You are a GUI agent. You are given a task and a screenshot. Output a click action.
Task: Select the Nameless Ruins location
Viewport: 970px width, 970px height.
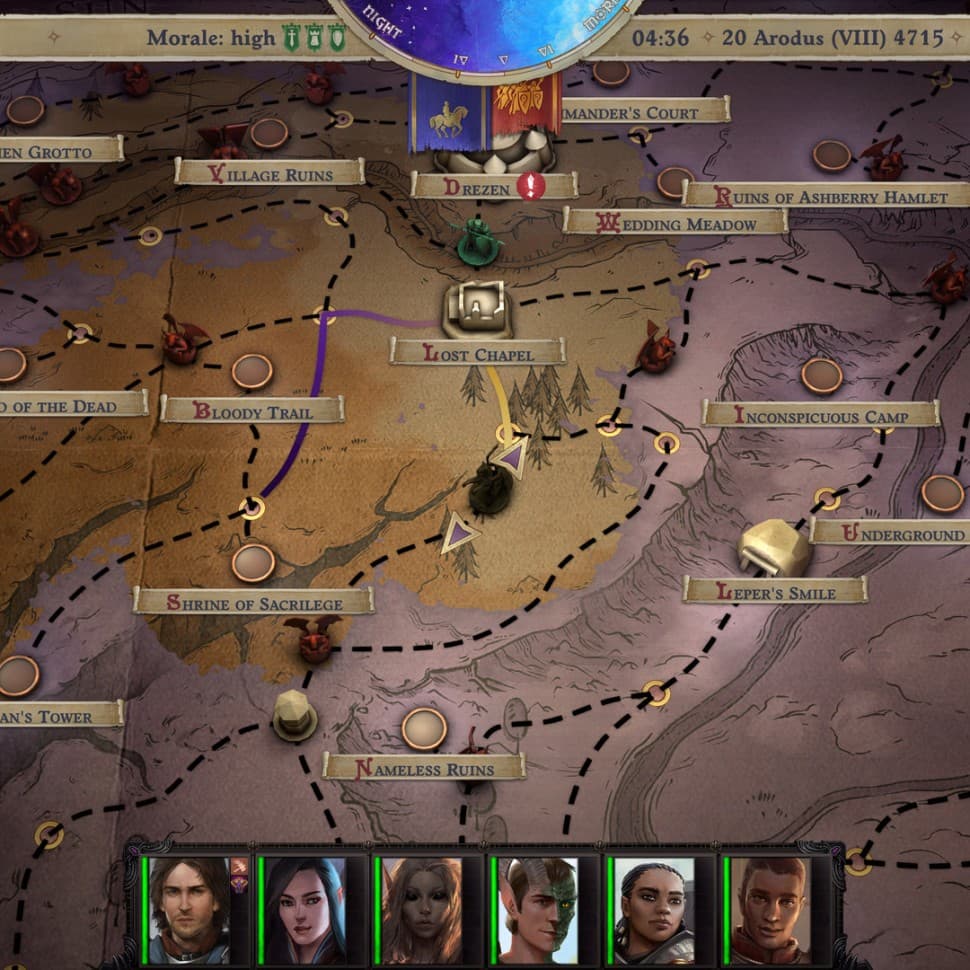pyautogui.click(x=424, y=768)
